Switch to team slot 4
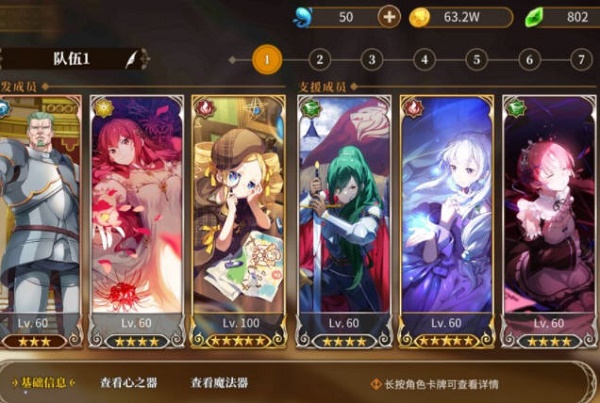Viewport: 600px width, 403px height. point(424,60)
